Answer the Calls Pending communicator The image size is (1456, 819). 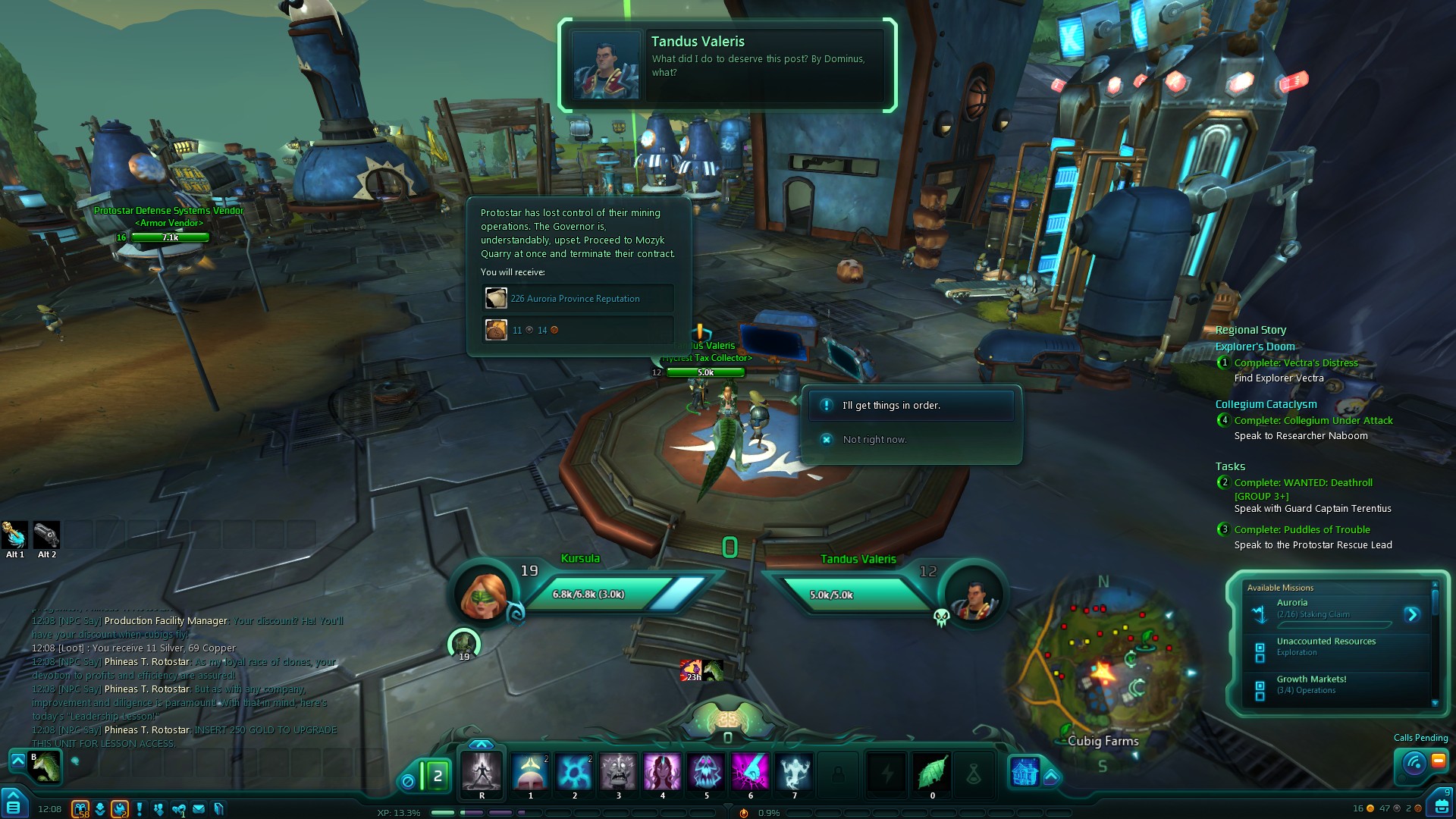tap(1414, 761)
